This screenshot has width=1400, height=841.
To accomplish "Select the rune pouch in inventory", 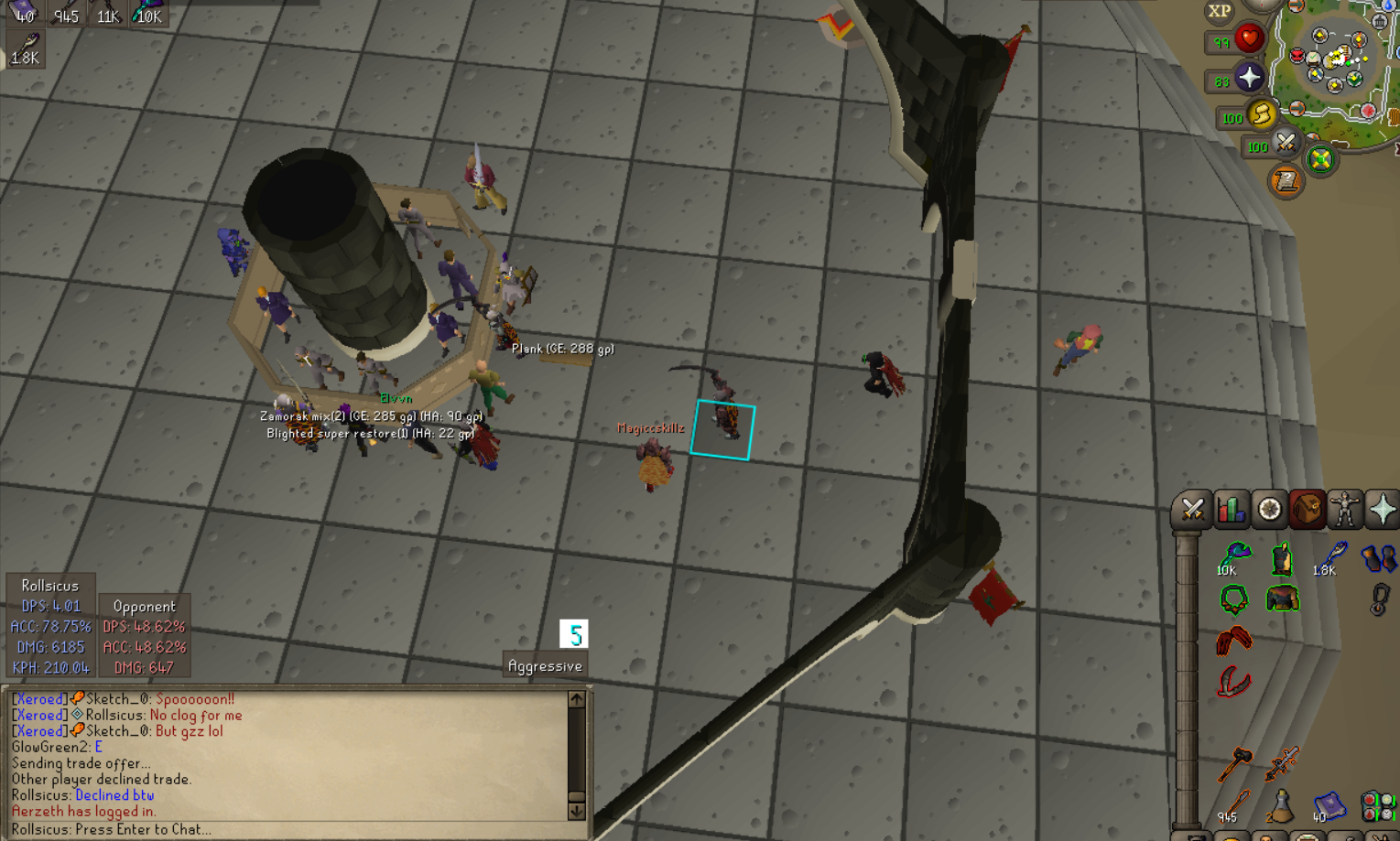I will 1377,805.
